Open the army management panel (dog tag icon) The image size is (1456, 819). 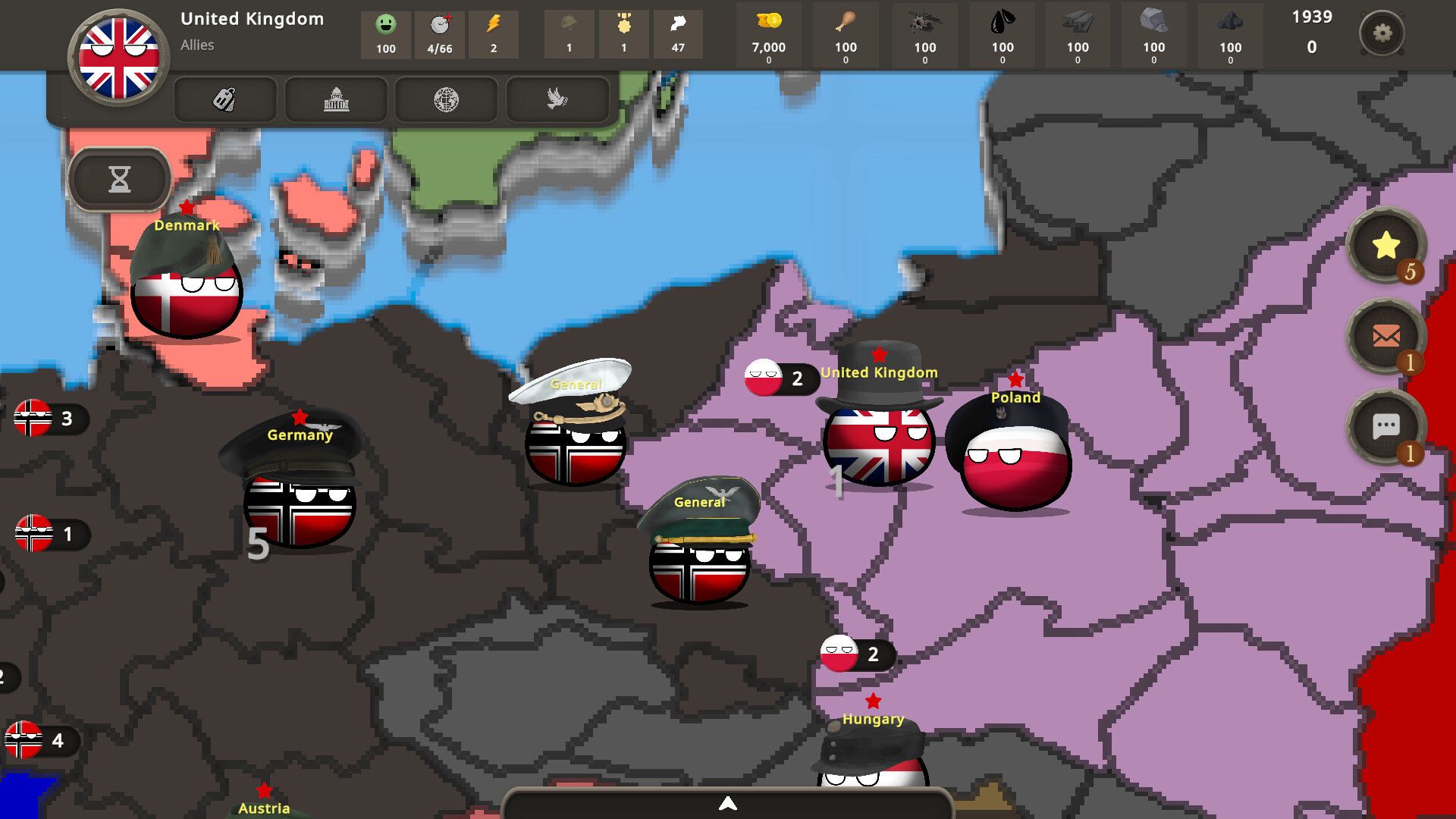(x=224, y=99)
